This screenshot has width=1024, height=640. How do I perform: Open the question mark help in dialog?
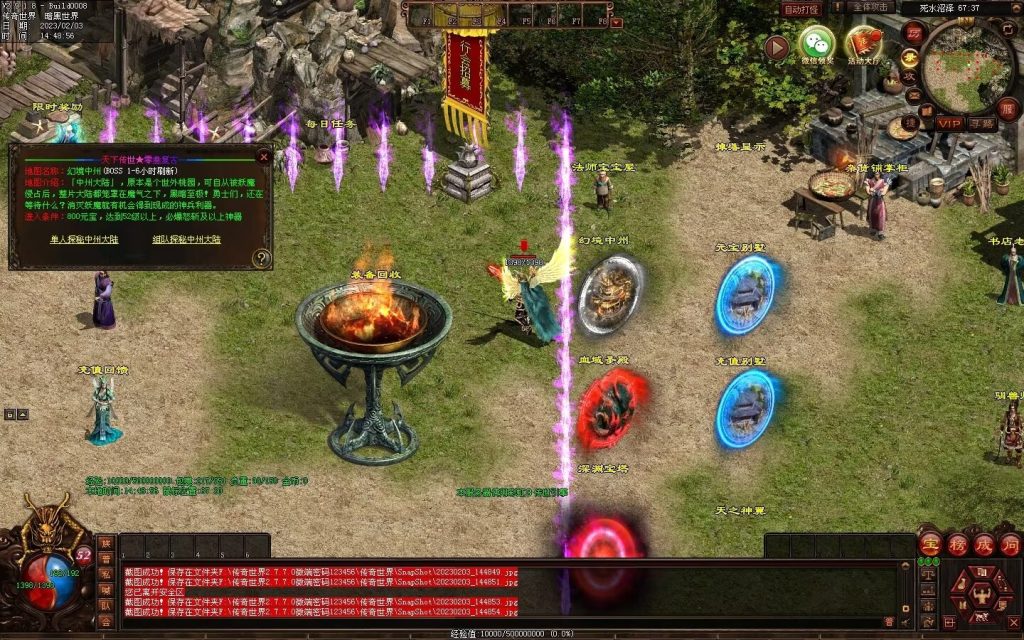tap(261, 258)
